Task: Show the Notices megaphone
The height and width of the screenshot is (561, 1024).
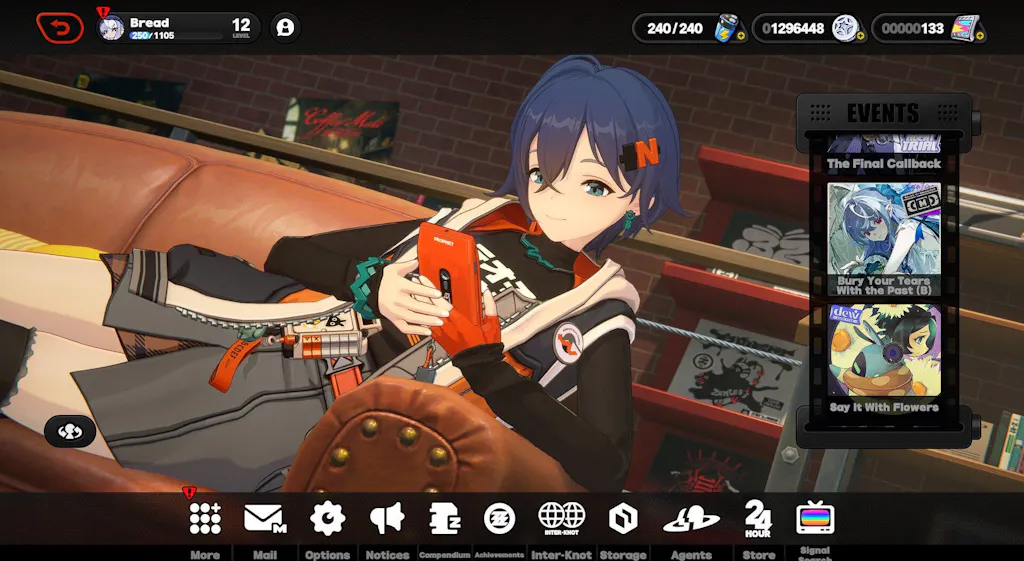Action: click(x=387, y=518)
